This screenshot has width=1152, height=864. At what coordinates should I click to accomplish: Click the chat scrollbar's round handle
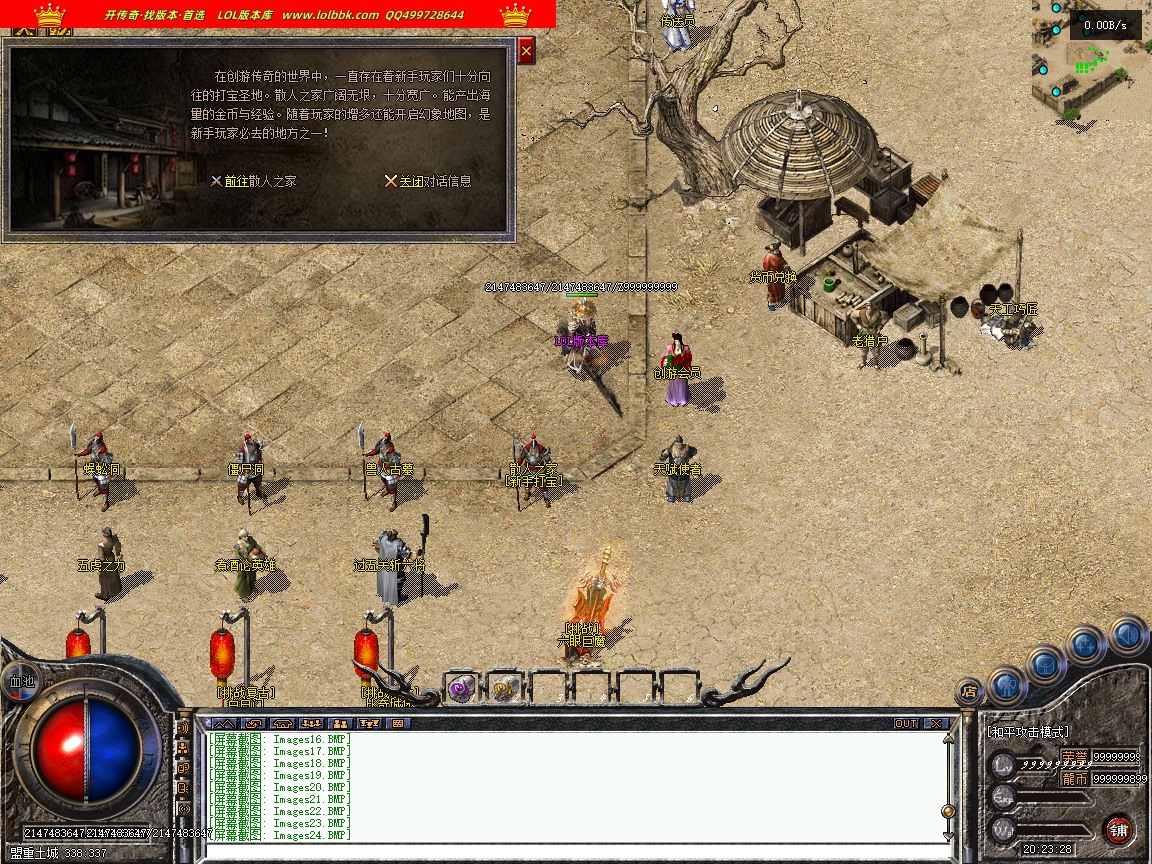click(x=947, y=810)
